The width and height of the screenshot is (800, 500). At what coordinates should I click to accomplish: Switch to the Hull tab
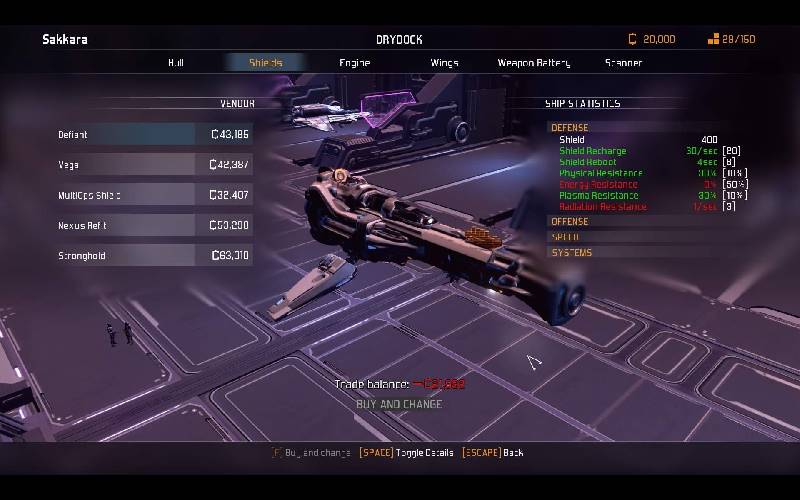176,63
